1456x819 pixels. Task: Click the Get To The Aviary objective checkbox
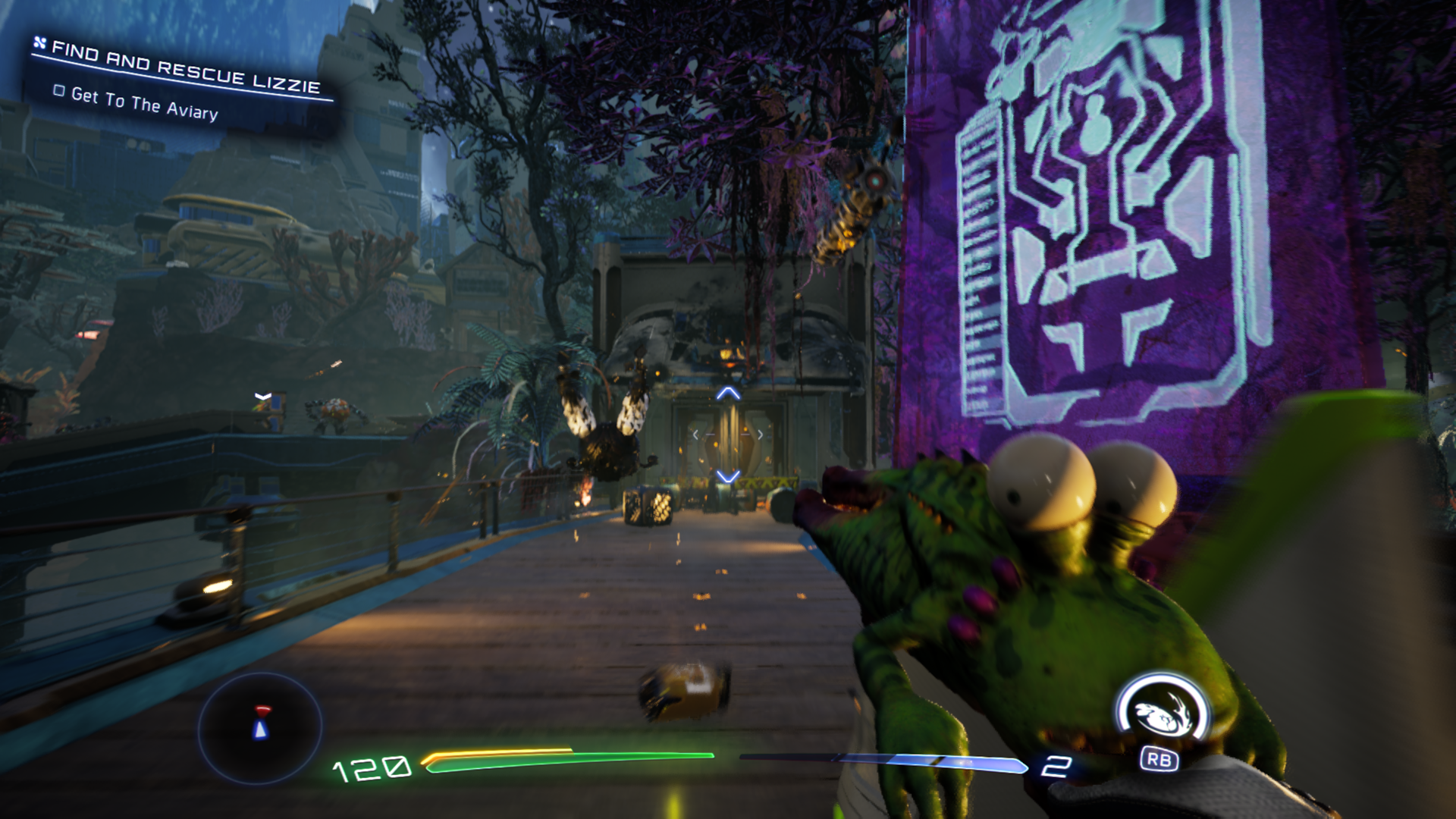[x=59, y=91]
